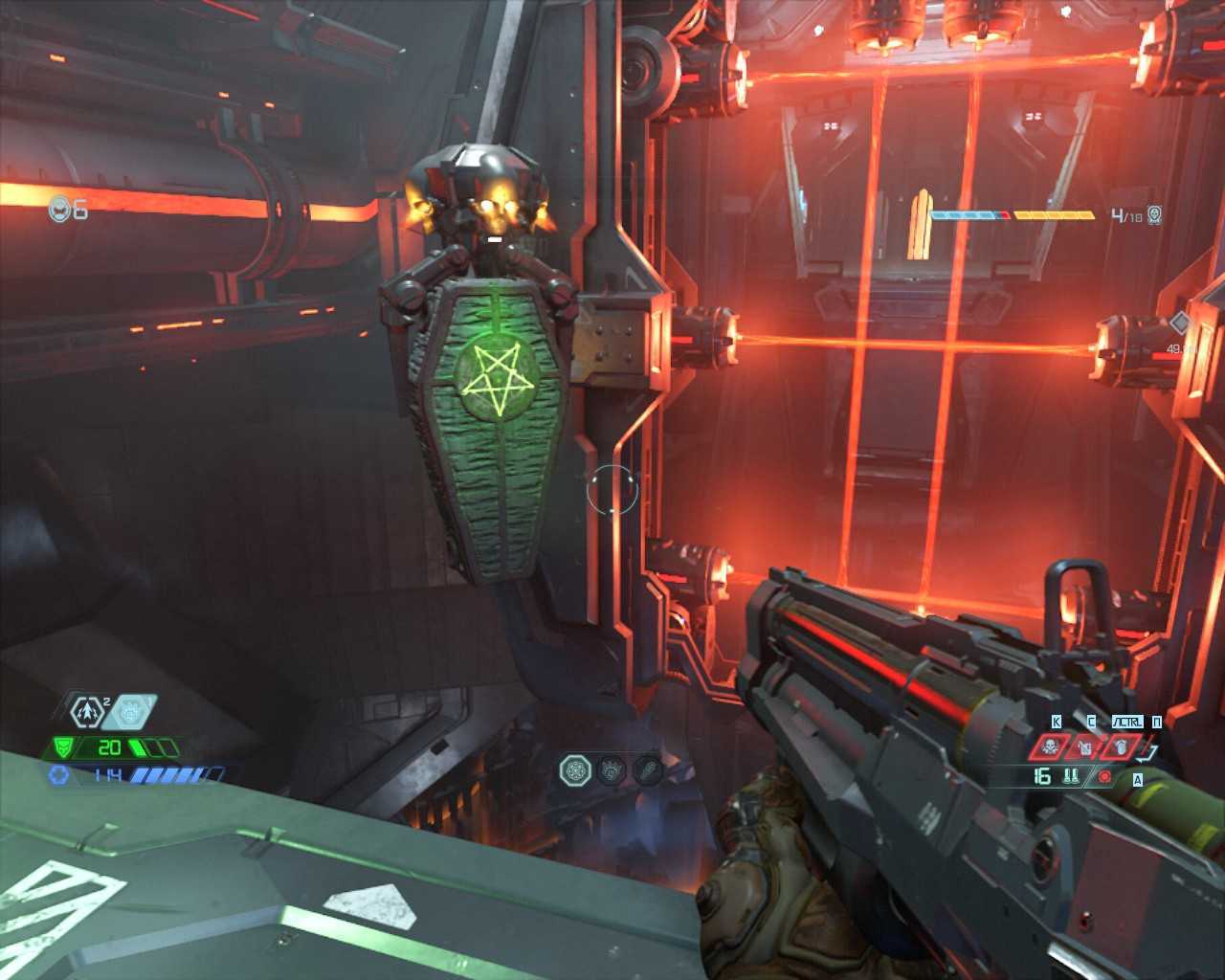Activate the skull equipment icon
The height and width of the screenshot is (980, 1225).
(x=1050, y=746)
